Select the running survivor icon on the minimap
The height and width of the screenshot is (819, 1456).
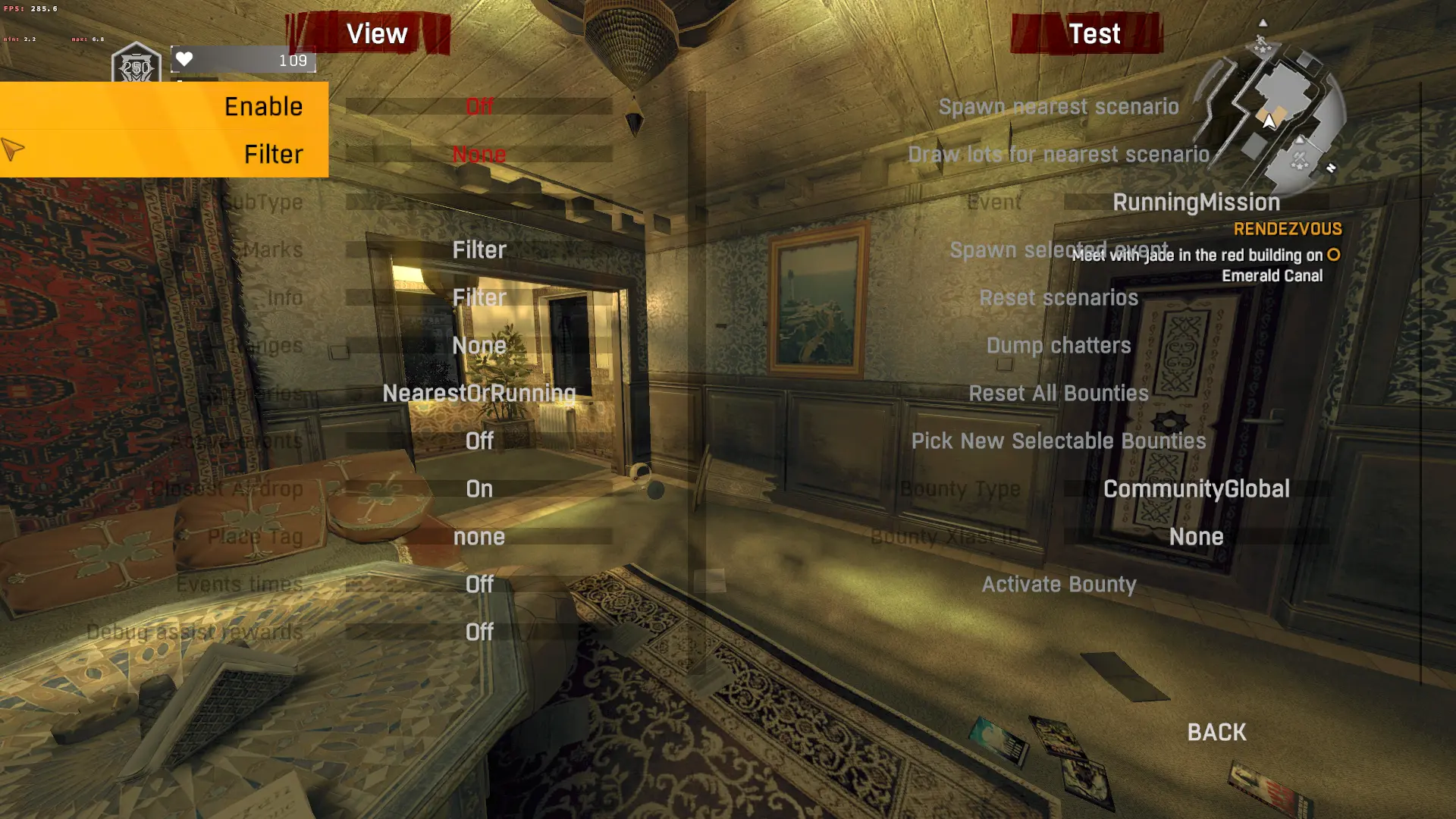[1260, 39]
